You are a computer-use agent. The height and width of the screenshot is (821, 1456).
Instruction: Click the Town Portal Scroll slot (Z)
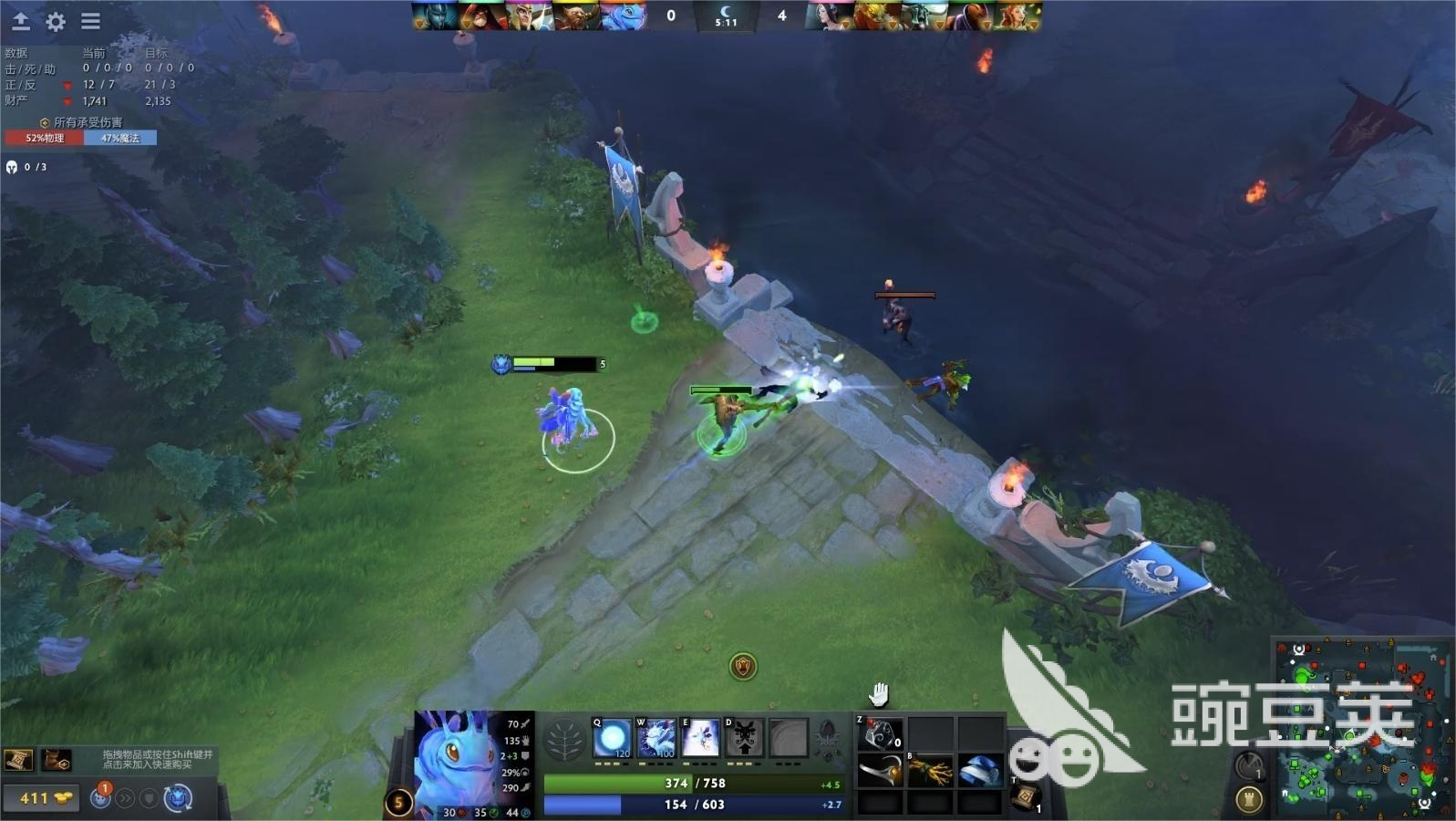pos(878,733)
